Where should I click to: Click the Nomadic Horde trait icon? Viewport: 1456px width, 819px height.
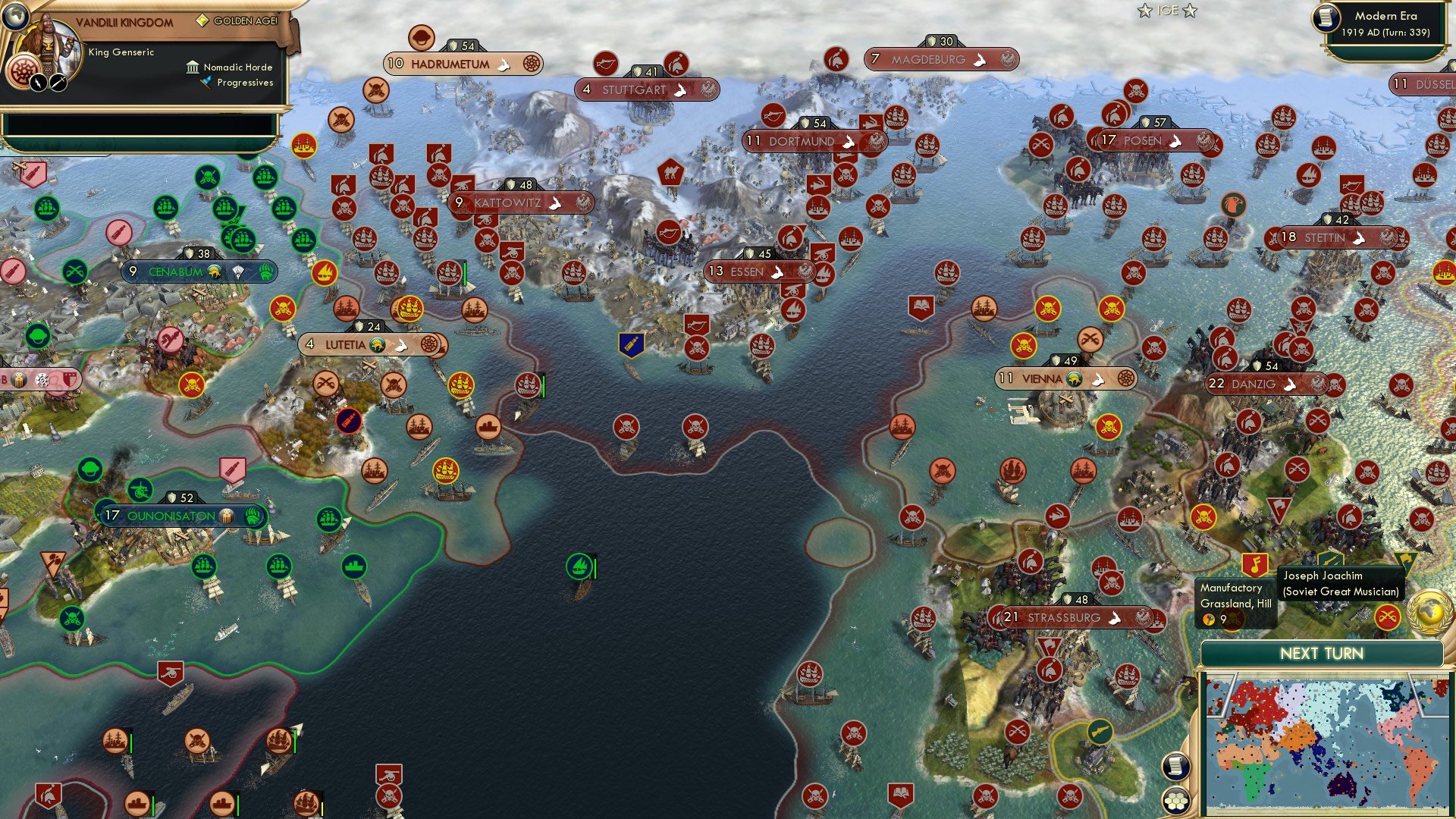193,68
